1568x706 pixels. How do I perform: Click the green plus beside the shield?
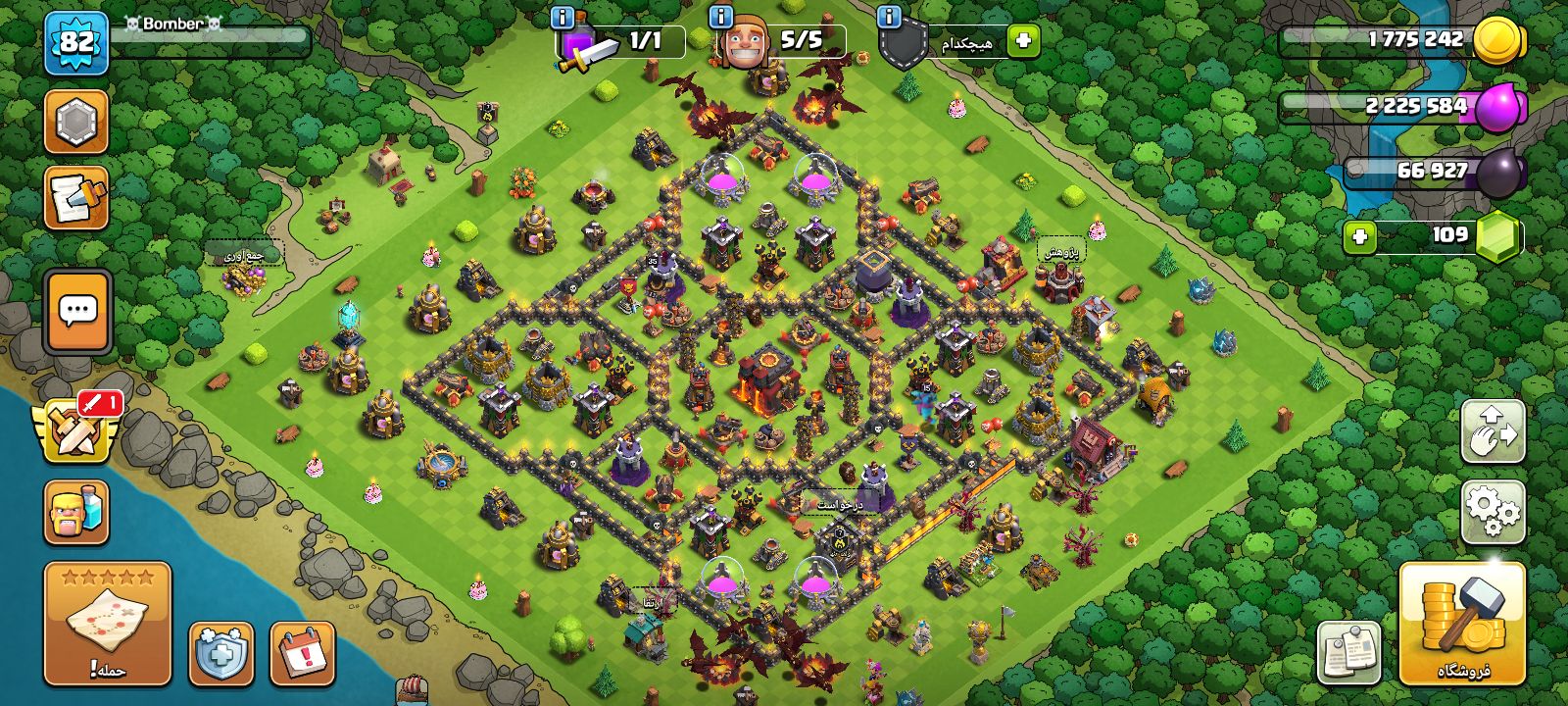[x=1023, y=41]
